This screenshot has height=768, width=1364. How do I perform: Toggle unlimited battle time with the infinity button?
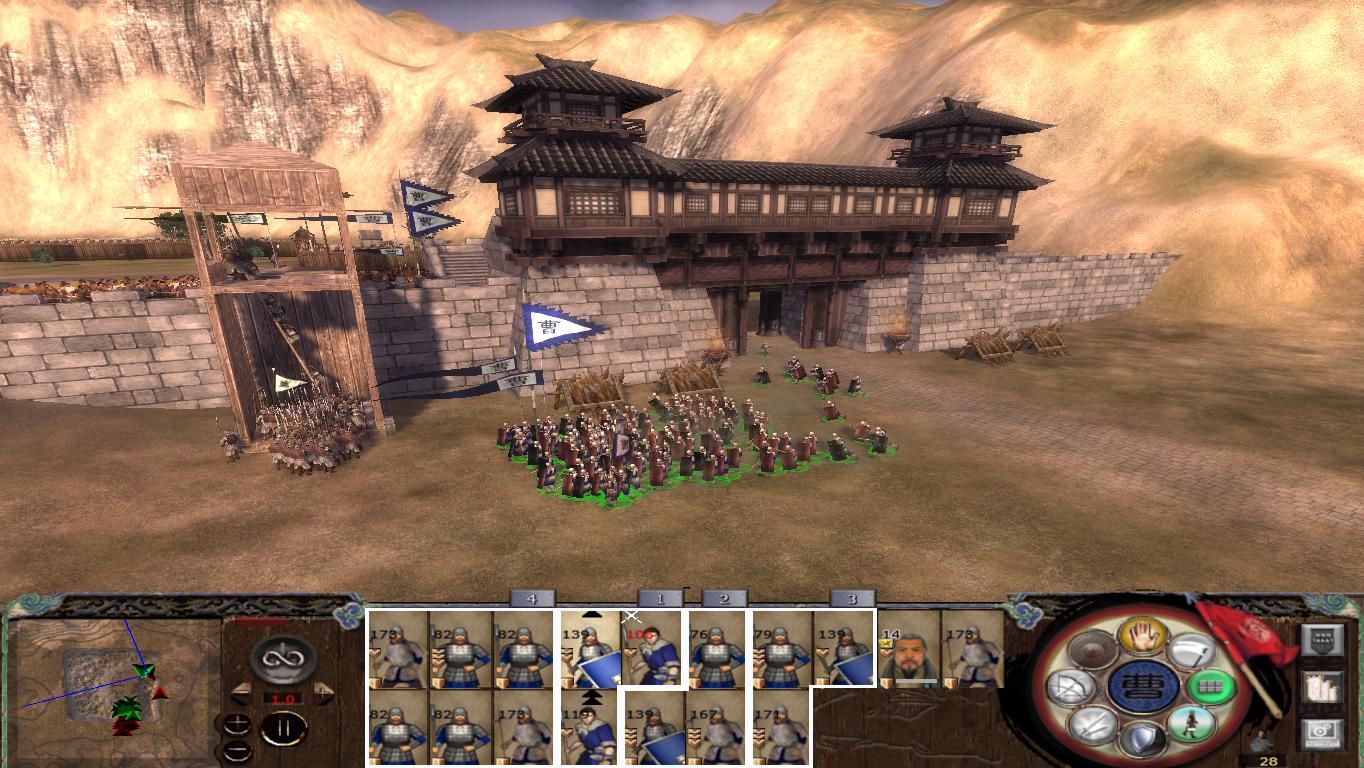pyautogui.click(x=282, y=657)
